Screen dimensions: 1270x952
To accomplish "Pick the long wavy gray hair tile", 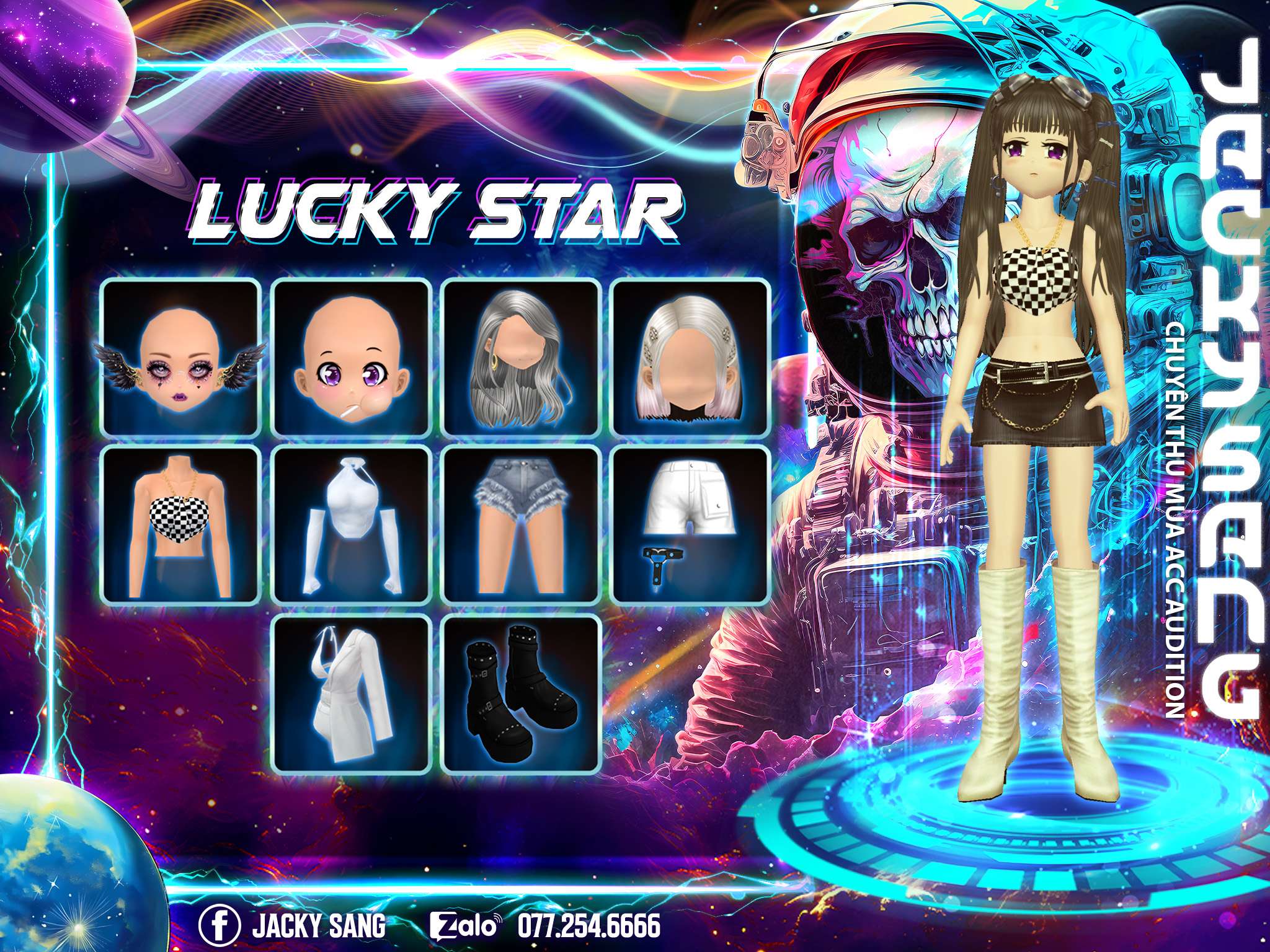I will click(x=522, y=358).
